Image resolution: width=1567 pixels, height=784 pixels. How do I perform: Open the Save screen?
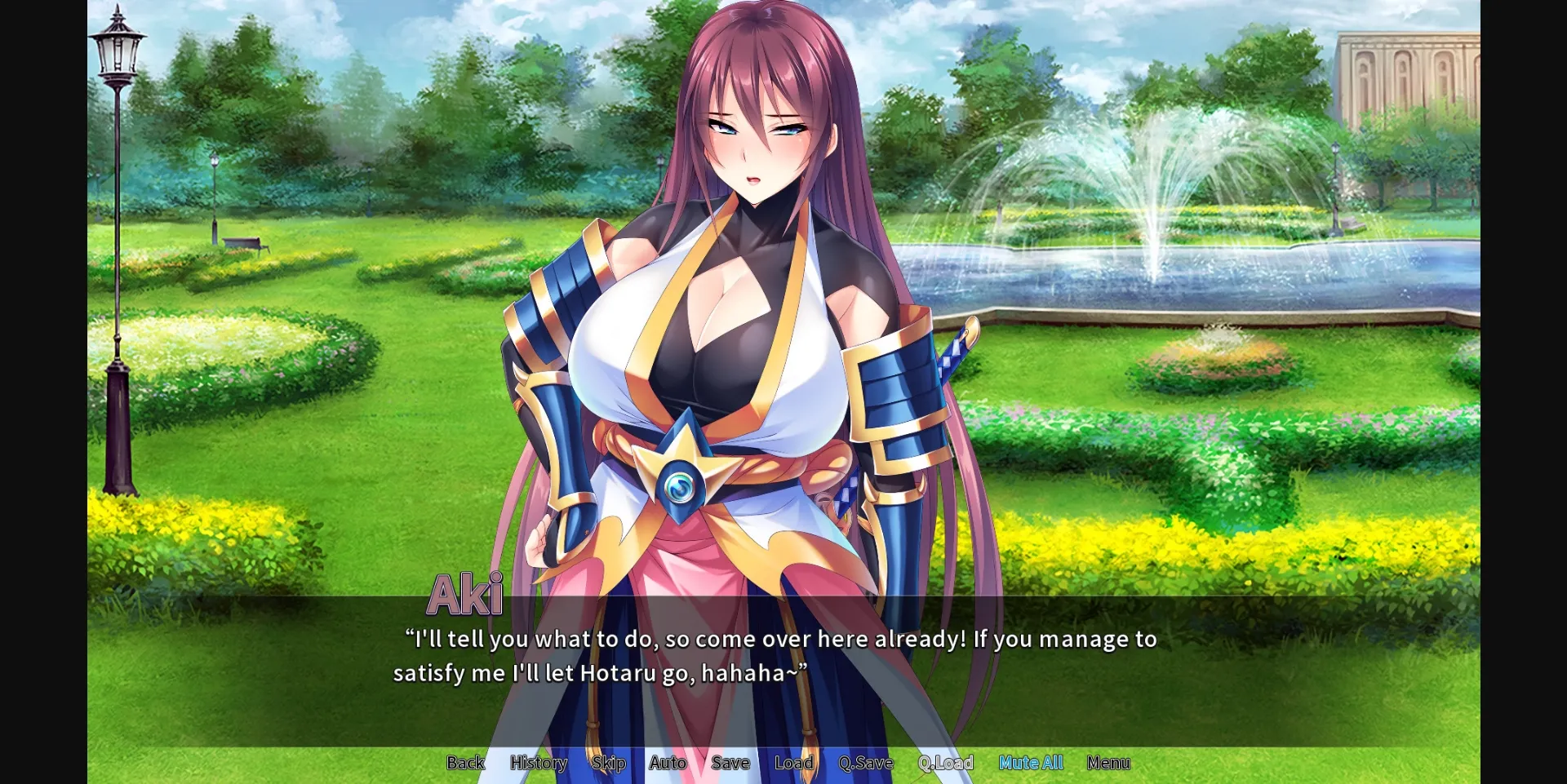(x=730, y=763)
